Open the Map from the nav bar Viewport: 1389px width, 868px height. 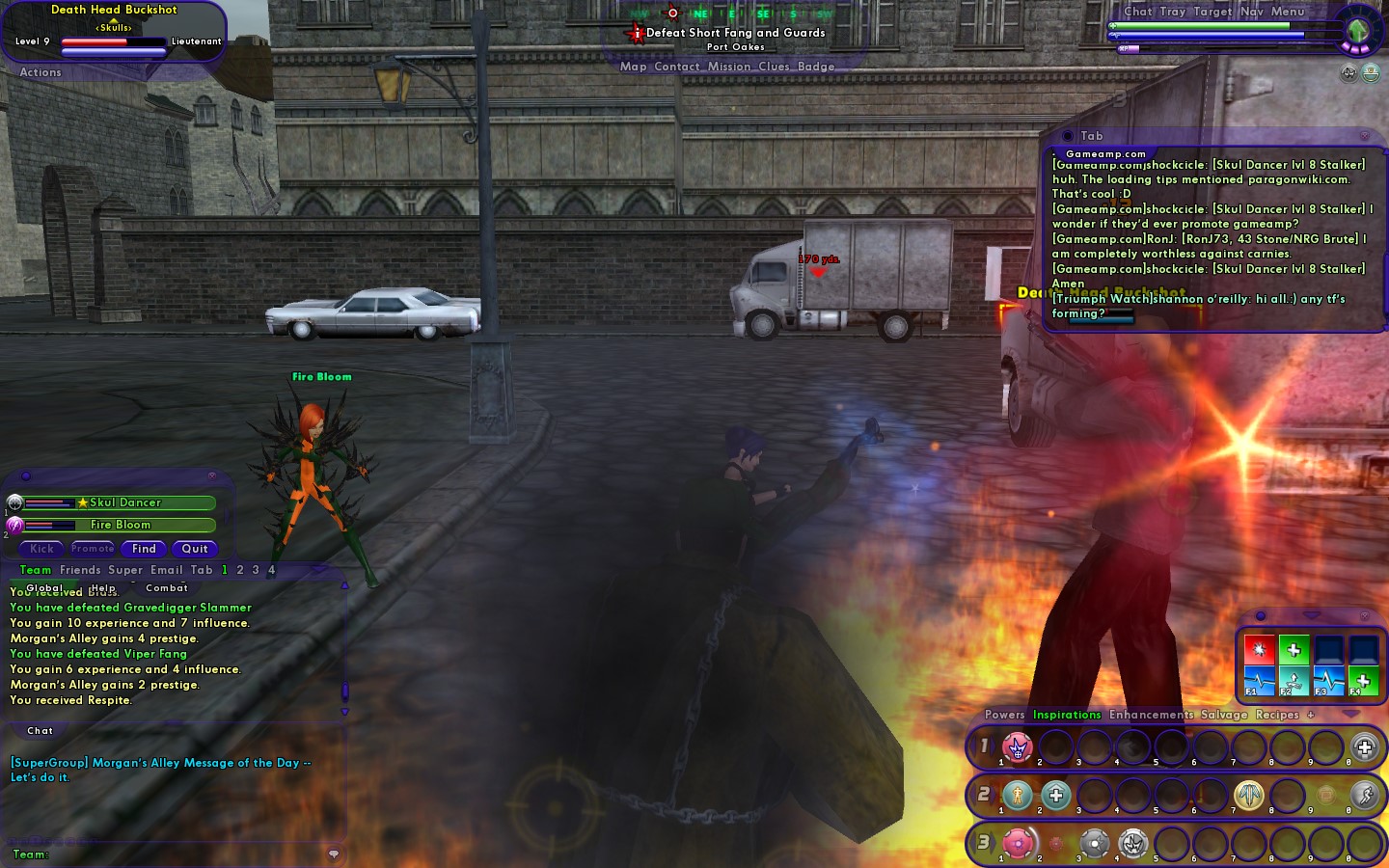(x=633, y=67)
